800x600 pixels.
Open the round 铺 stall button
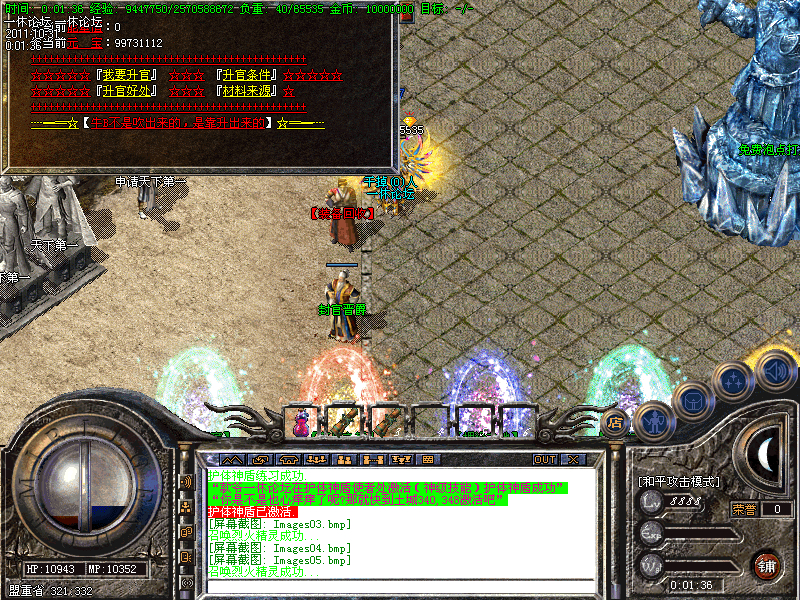click(x=767, y=564)
